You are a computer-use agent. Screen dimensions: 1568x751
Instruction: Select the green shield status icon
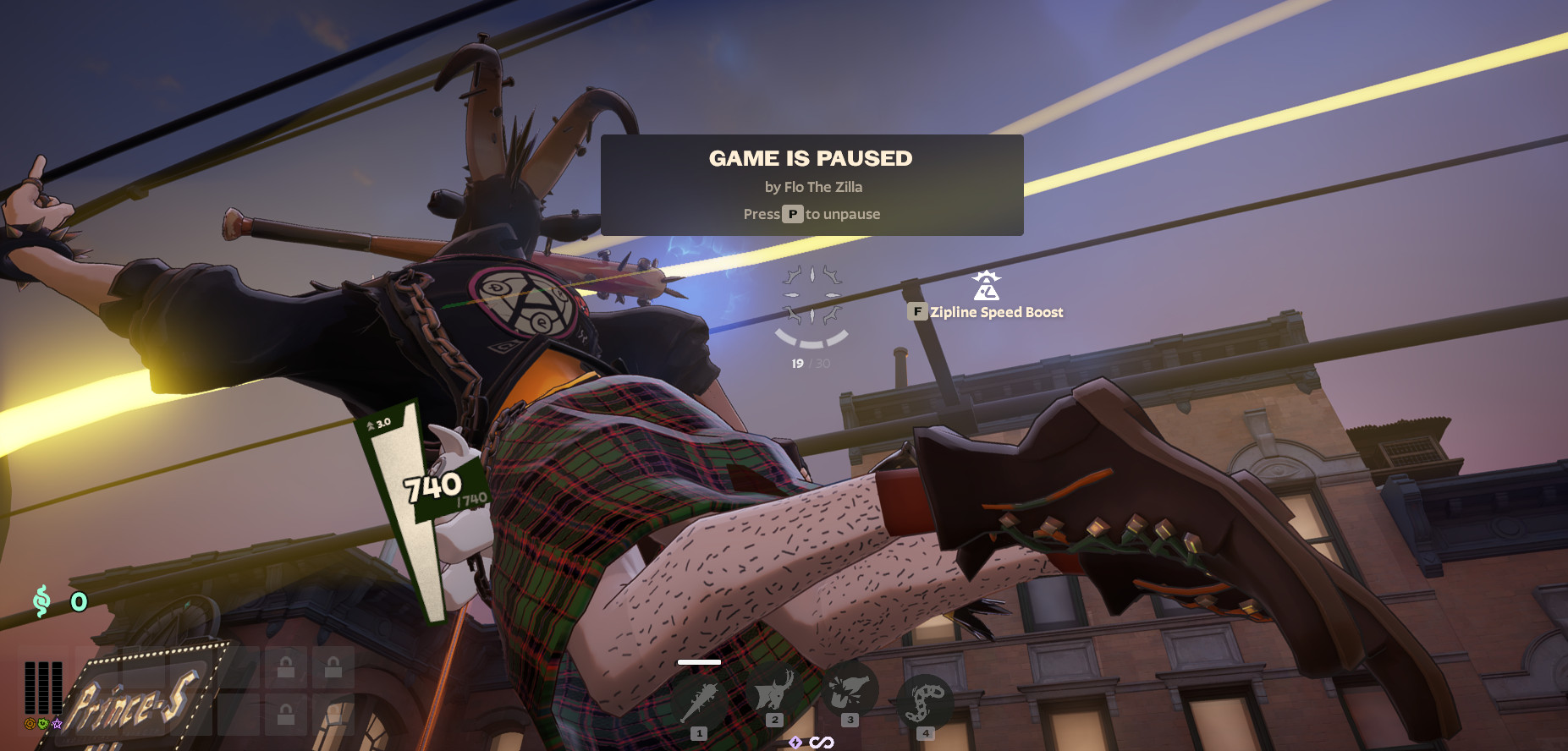(x=42, y=724)
